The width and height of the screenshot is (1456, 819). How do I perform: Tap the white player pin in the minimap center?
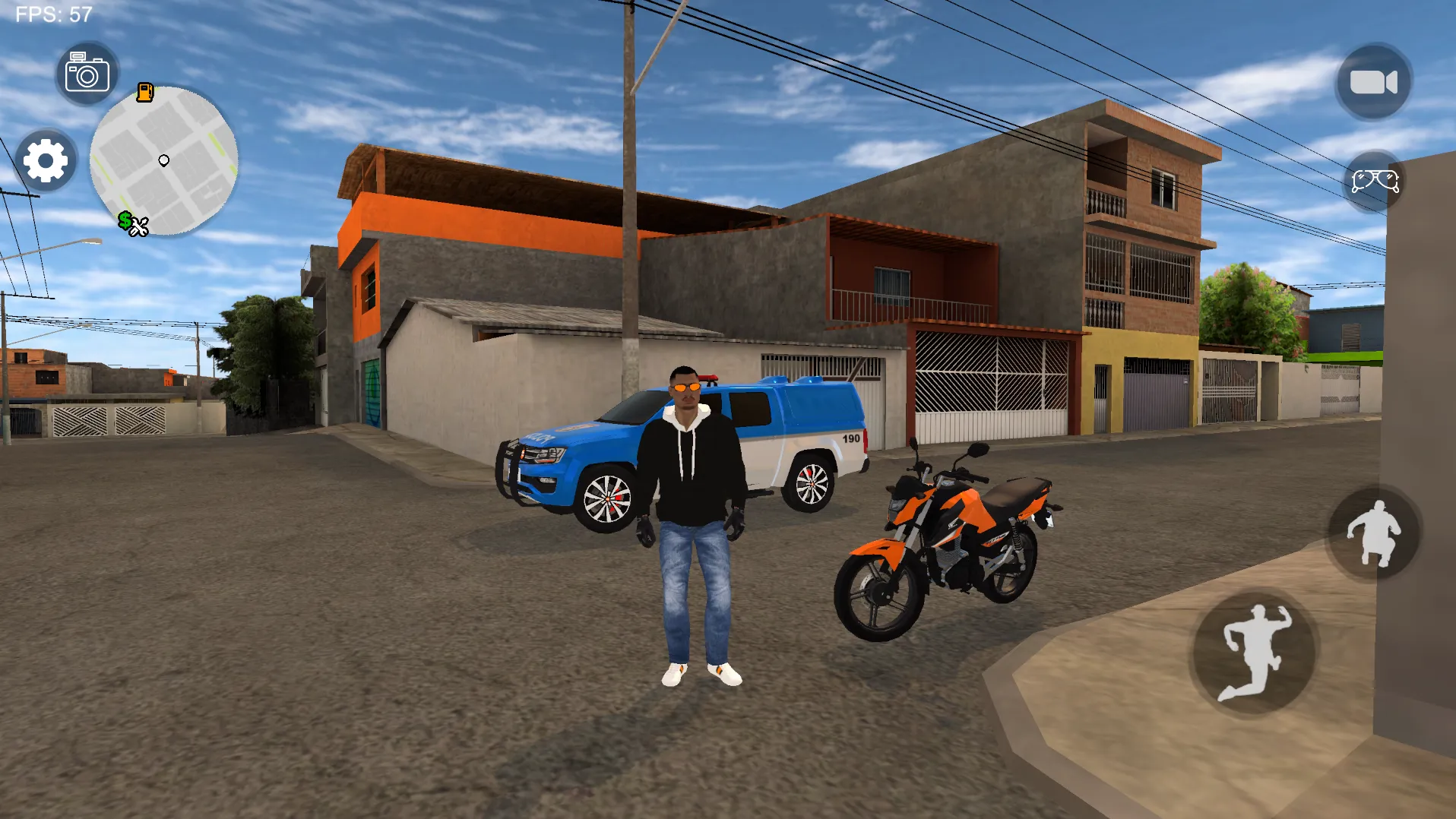tap(163, 160)
